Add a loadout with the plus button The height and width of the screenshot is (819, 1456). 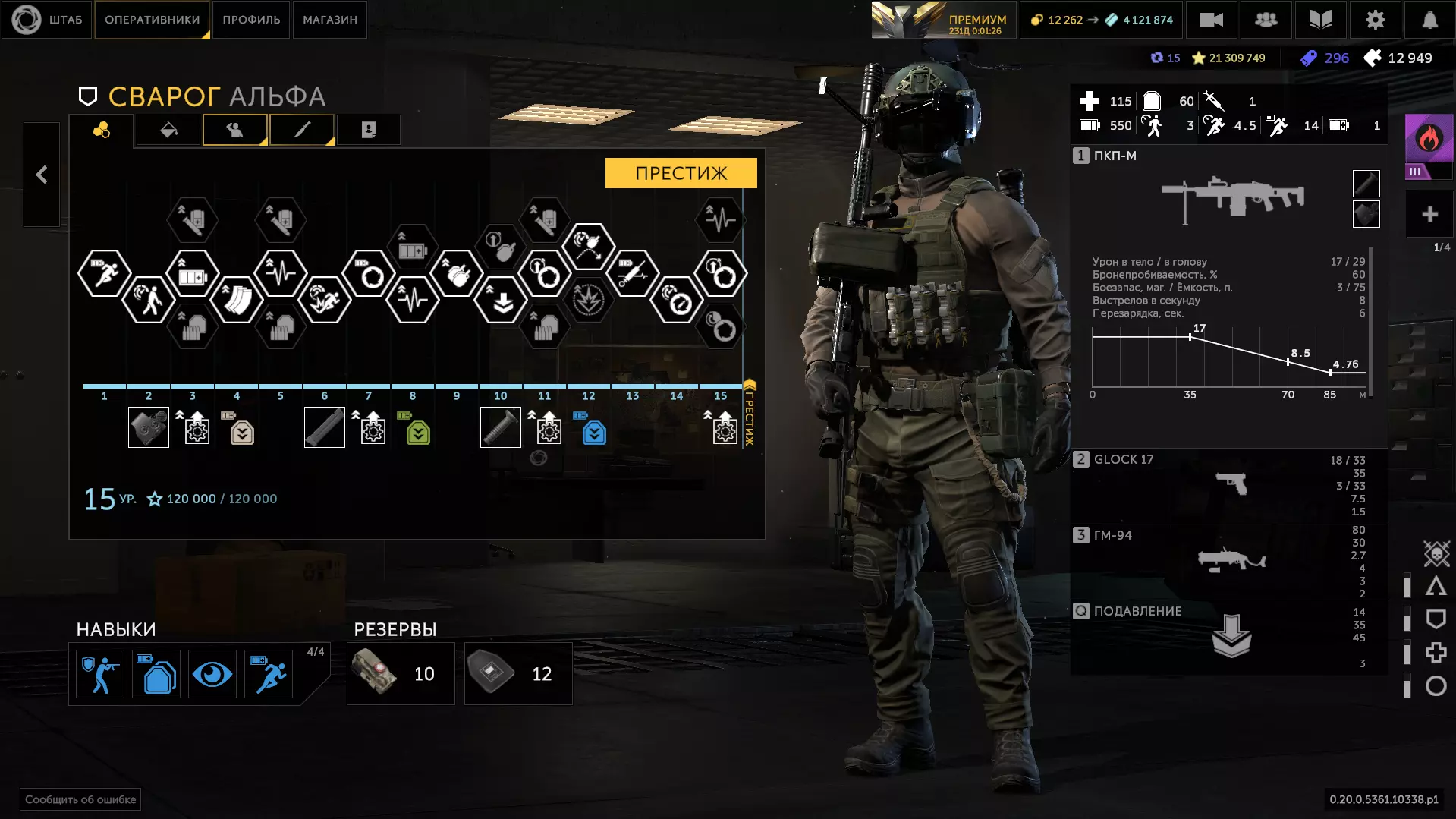coord(1429,215)
